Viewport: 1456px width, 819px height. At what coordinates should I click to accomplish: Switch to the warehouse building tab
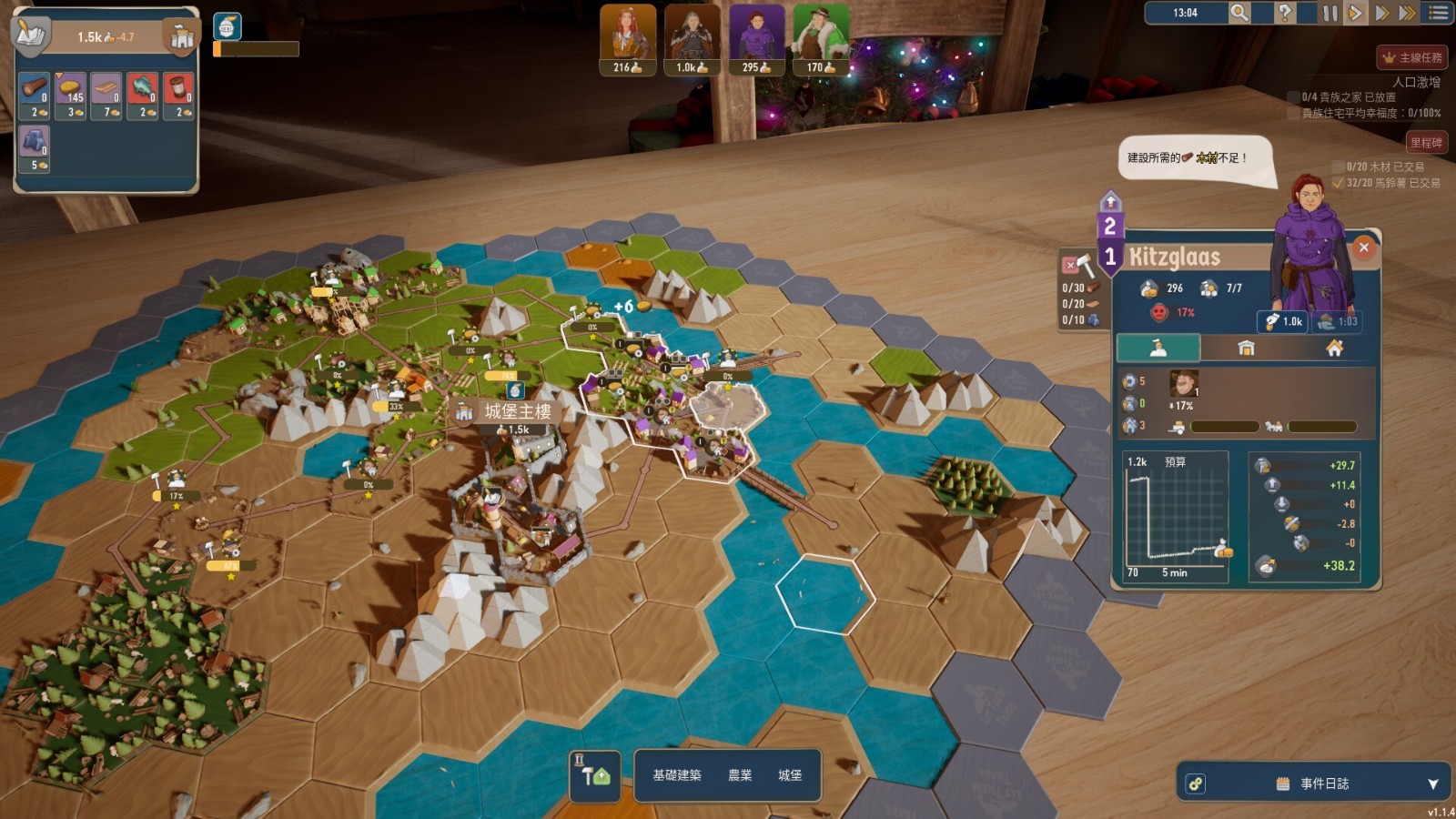1246,348
